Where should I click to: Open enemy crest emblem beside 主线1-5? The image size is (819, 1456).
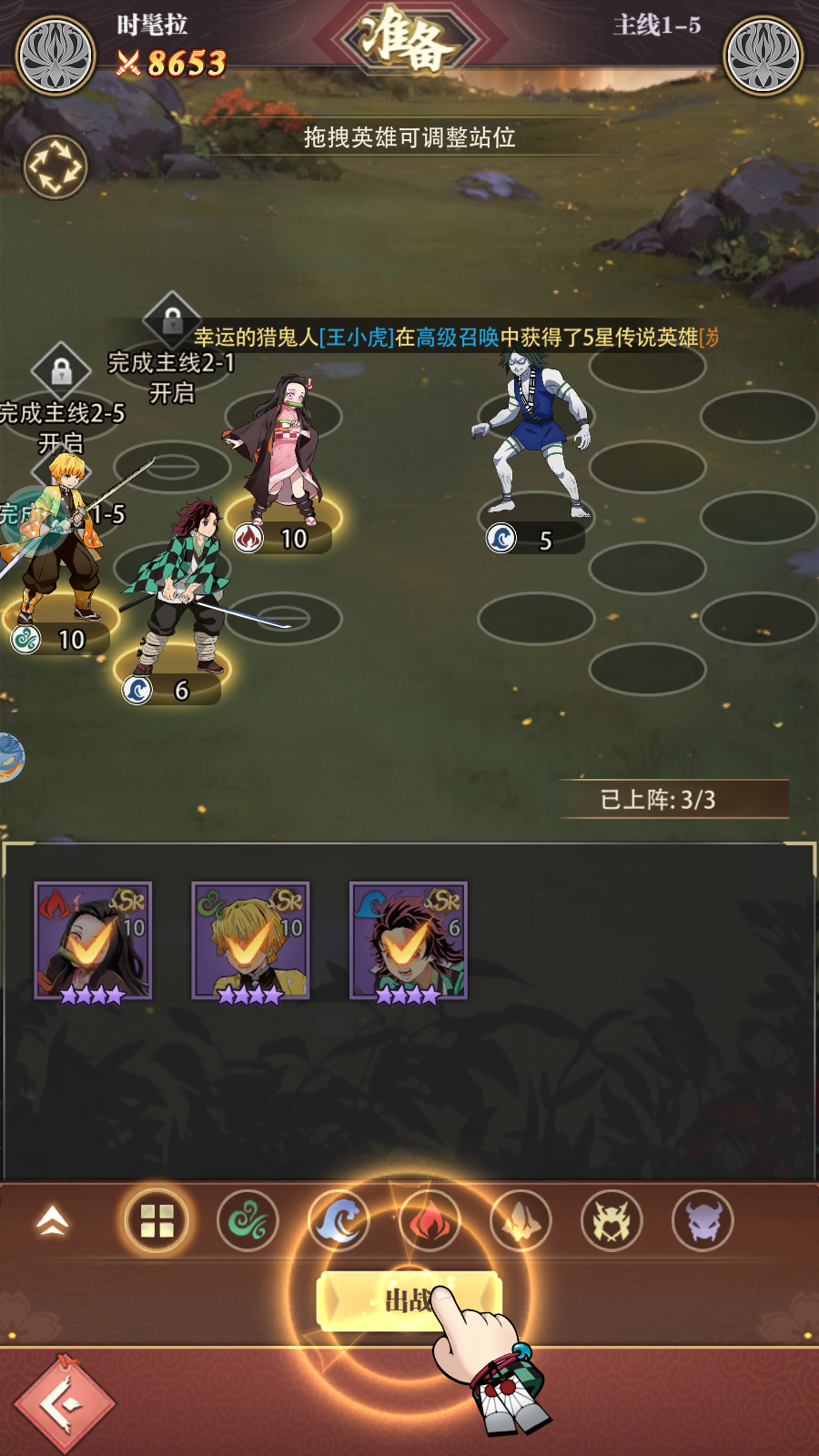tap(763, 55)
